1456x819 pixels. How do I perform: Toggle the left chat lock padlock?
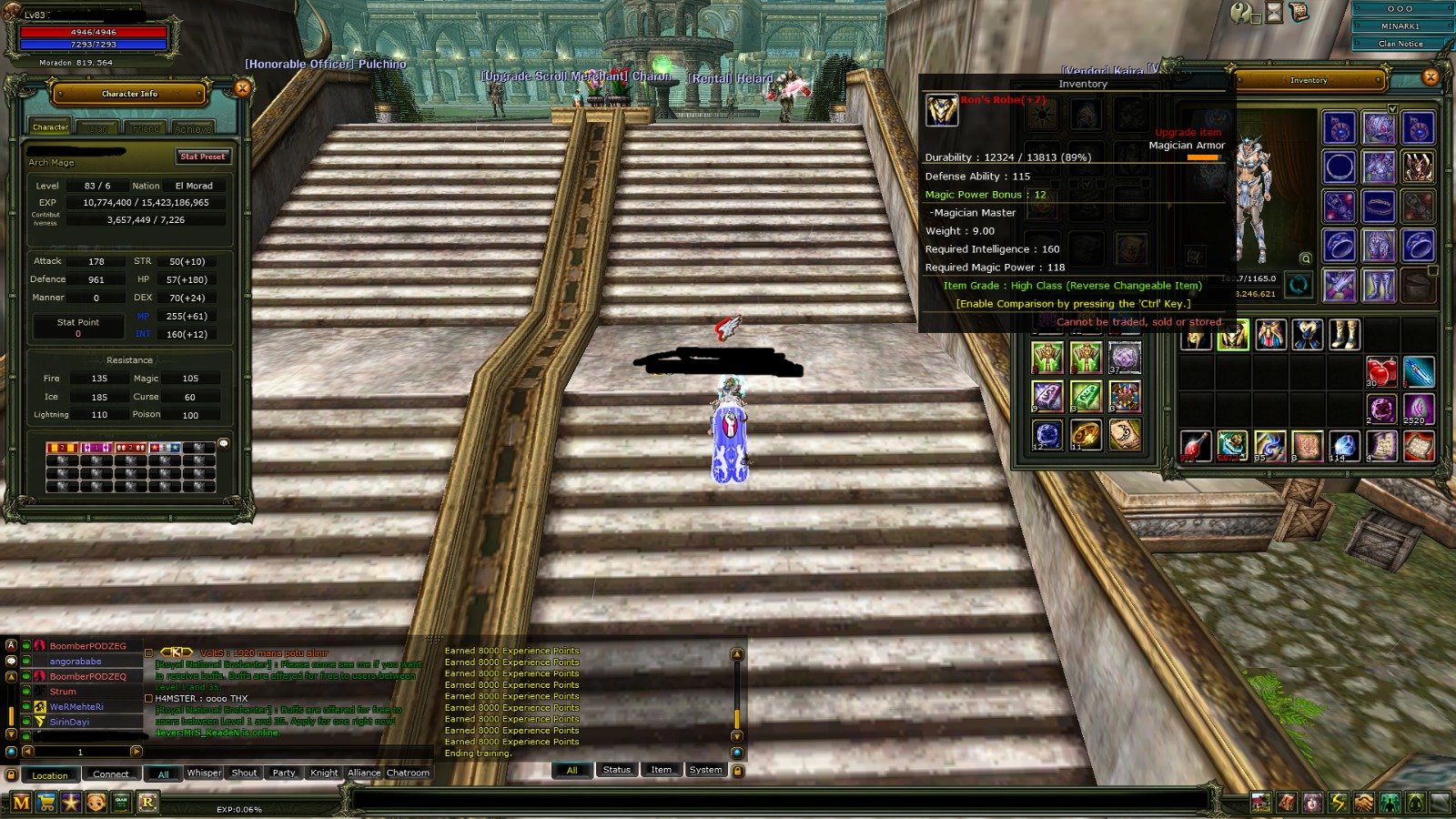point(12,774)
